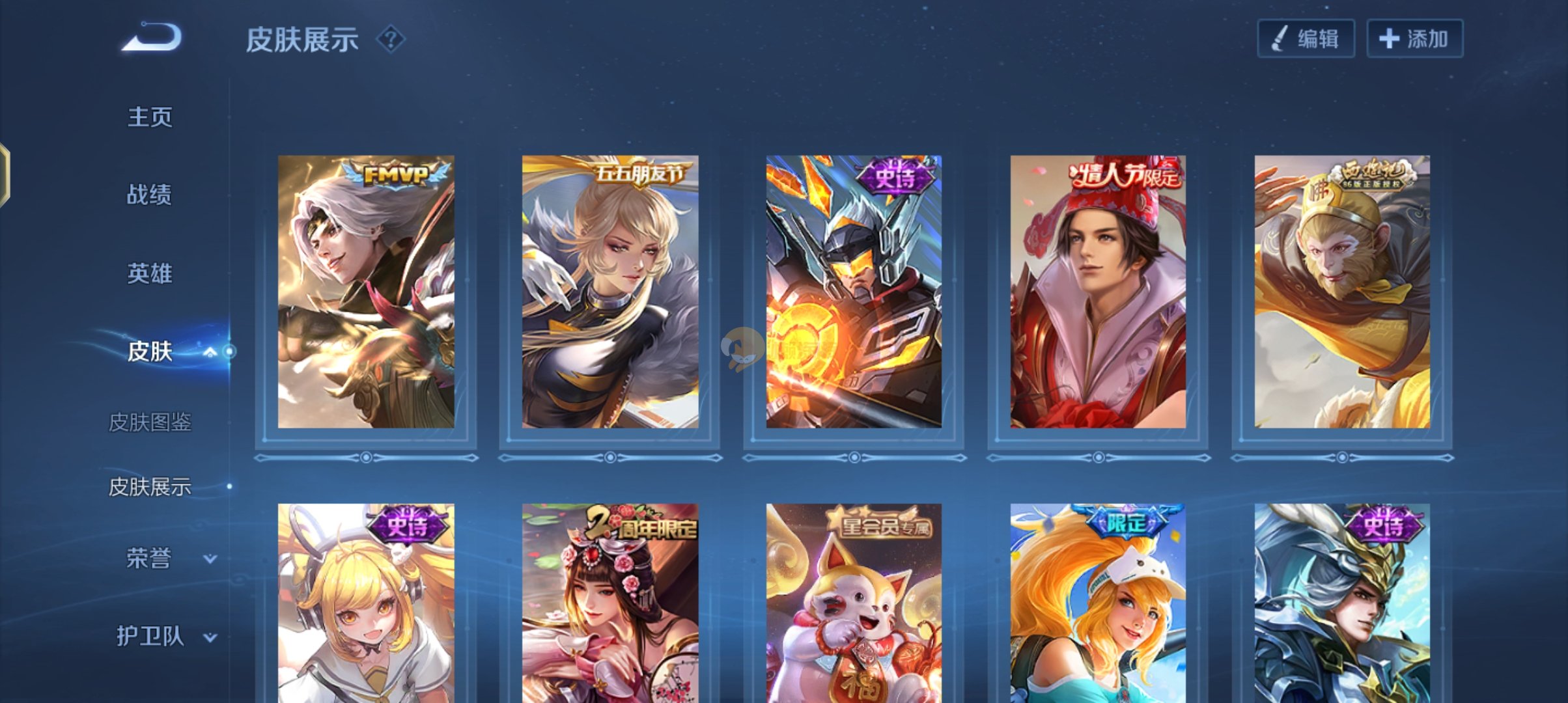
Task: Choose the 史诗 mecha armor skin card
Action: (x=854, y=292)
